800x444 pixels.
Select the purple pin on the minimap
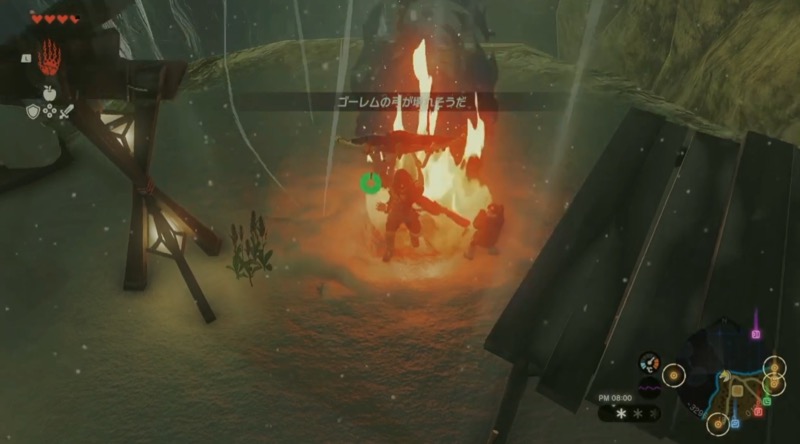tap(756, 332)
